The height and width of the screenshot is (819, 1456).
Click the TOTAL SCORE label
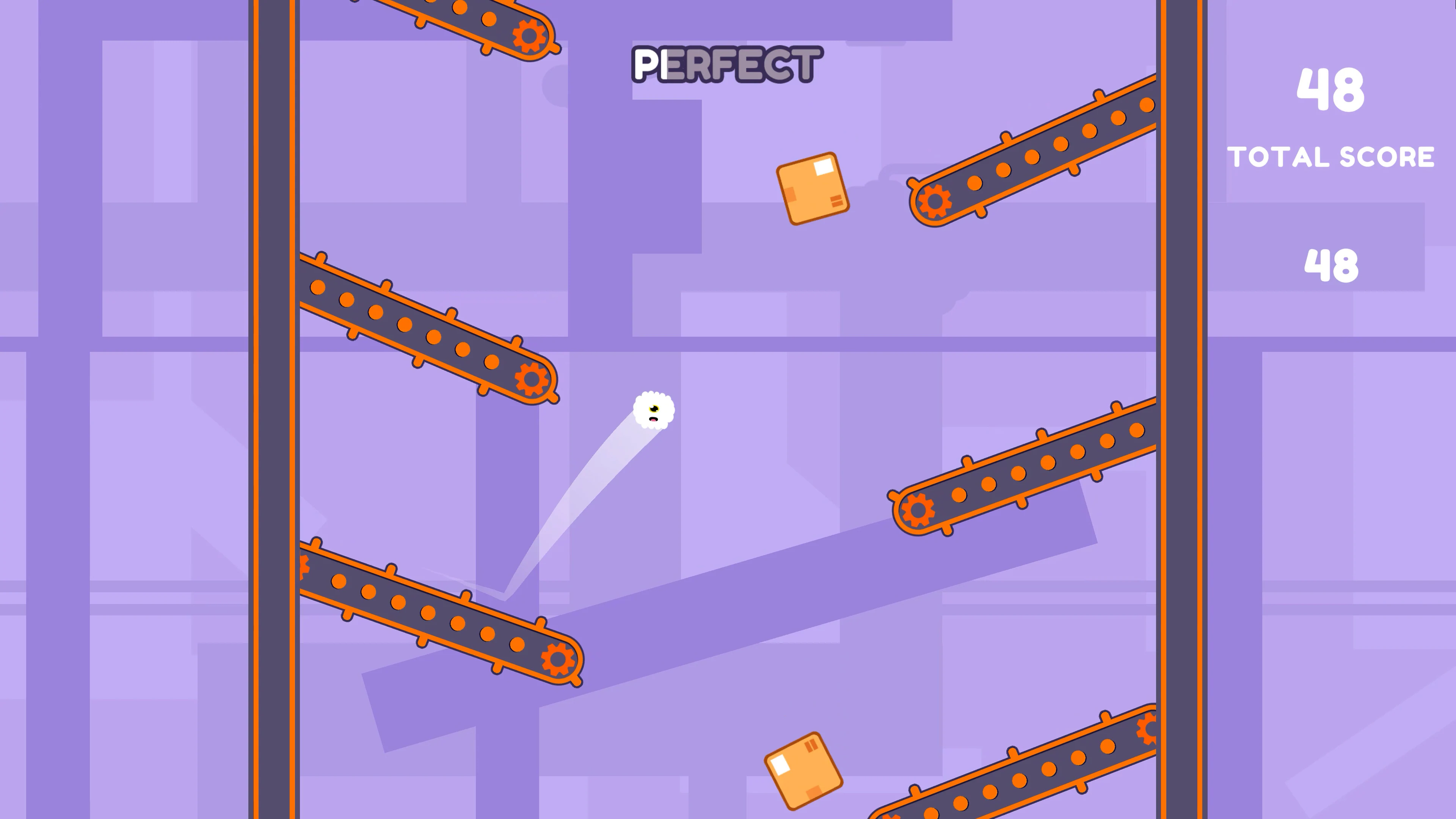click(1332, 157)
